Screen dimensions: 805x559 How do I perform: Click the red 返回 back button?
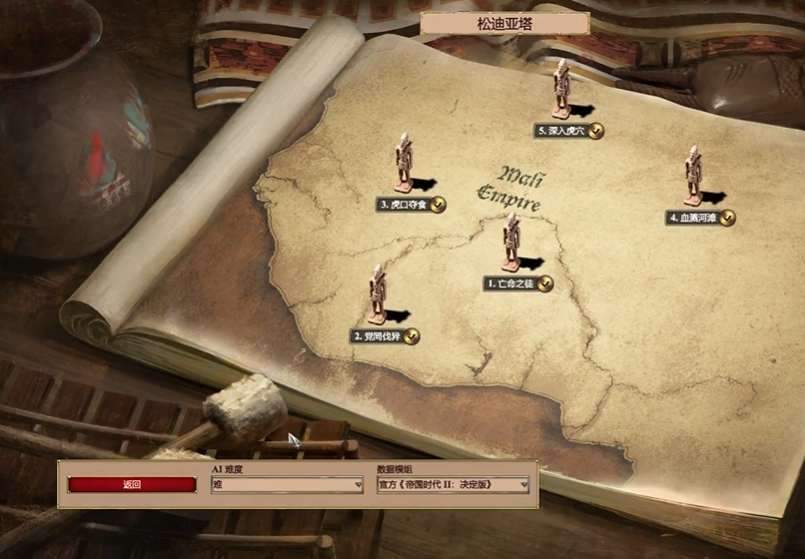[x=132, y=485]
